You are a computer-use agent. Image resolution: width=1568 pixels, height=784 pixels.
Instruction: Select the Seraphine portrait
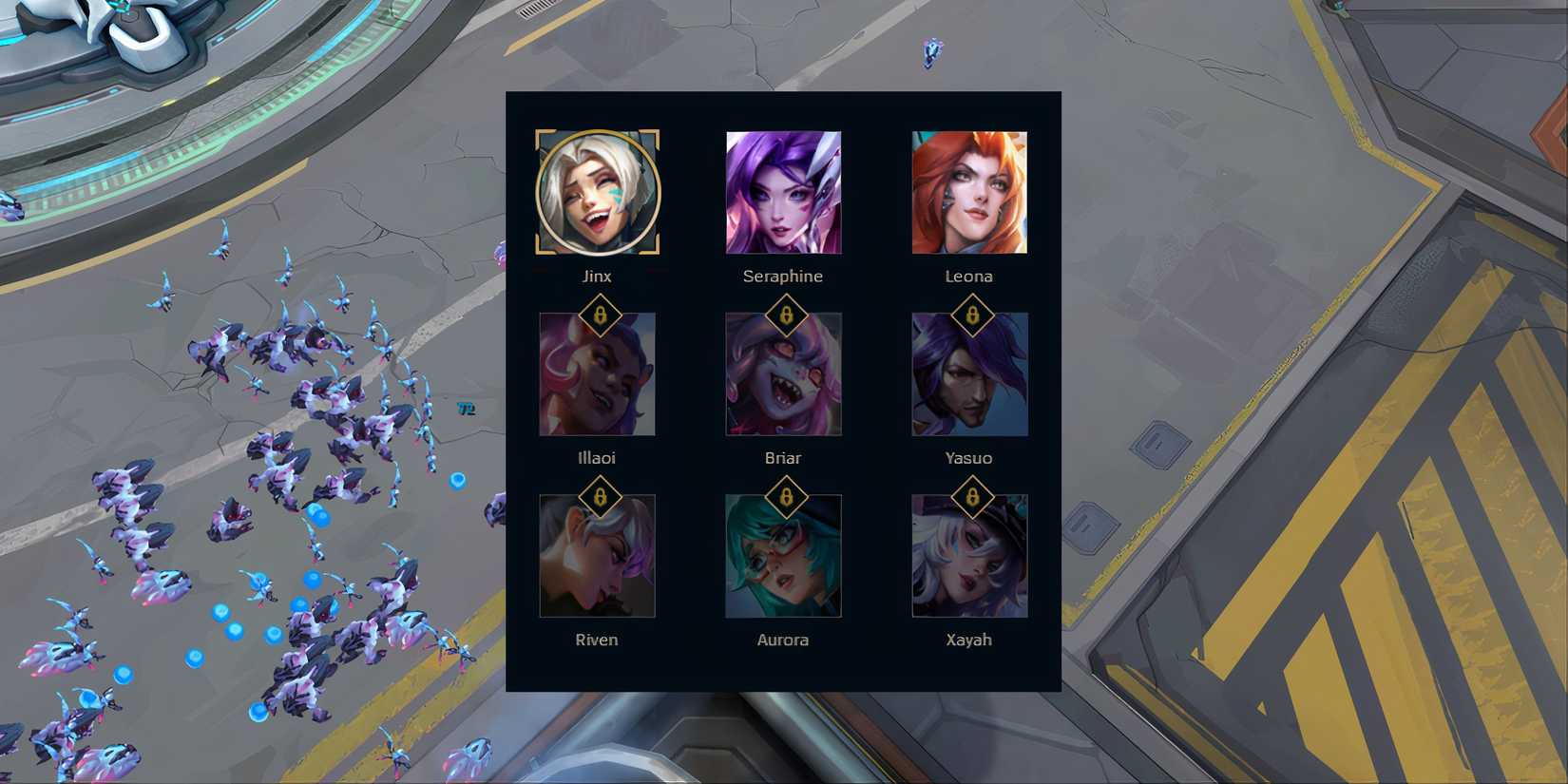click(785, 191)
